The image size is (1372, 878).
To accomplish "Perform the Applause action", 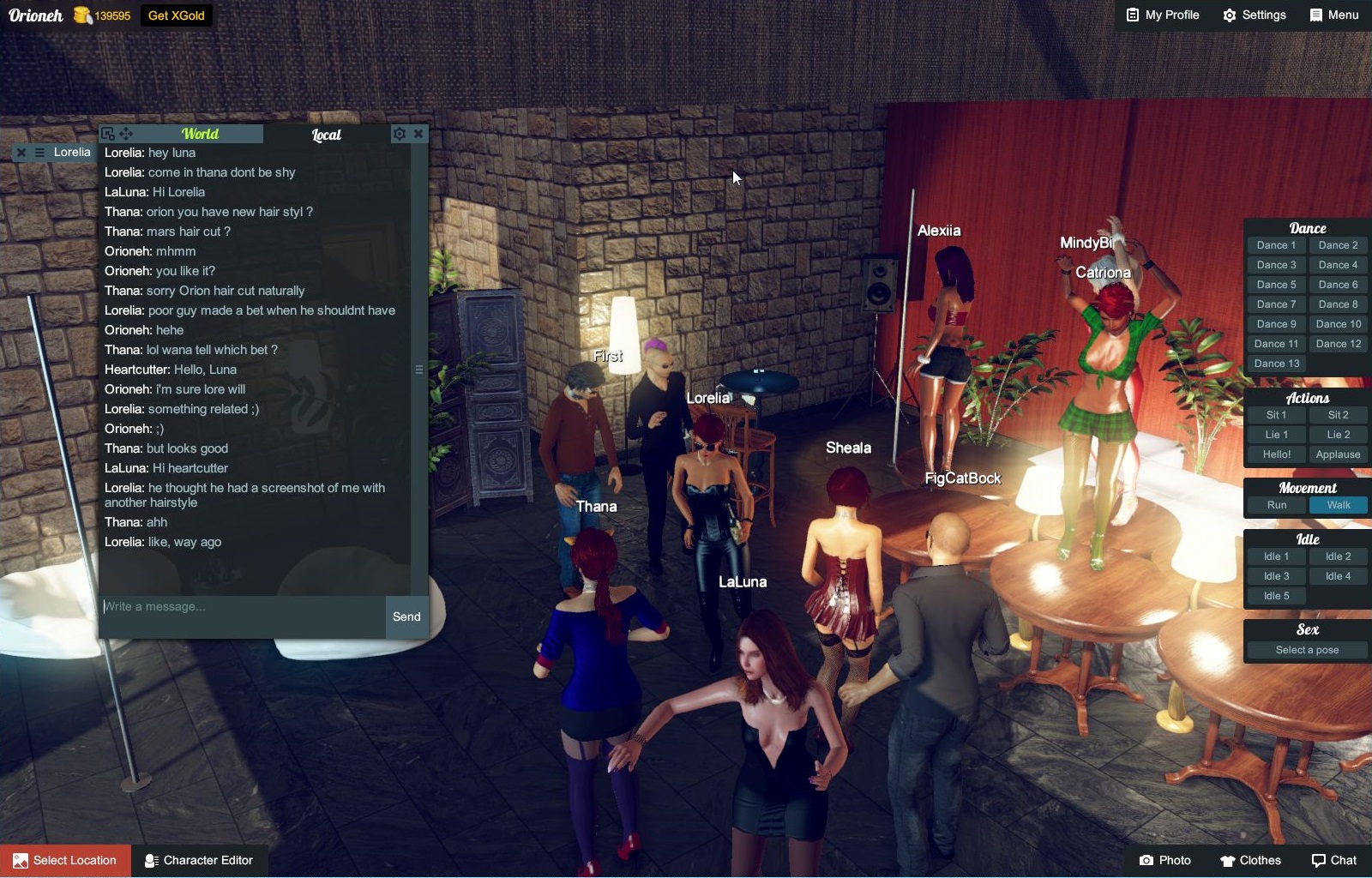I will click(x=1338, y=454).
